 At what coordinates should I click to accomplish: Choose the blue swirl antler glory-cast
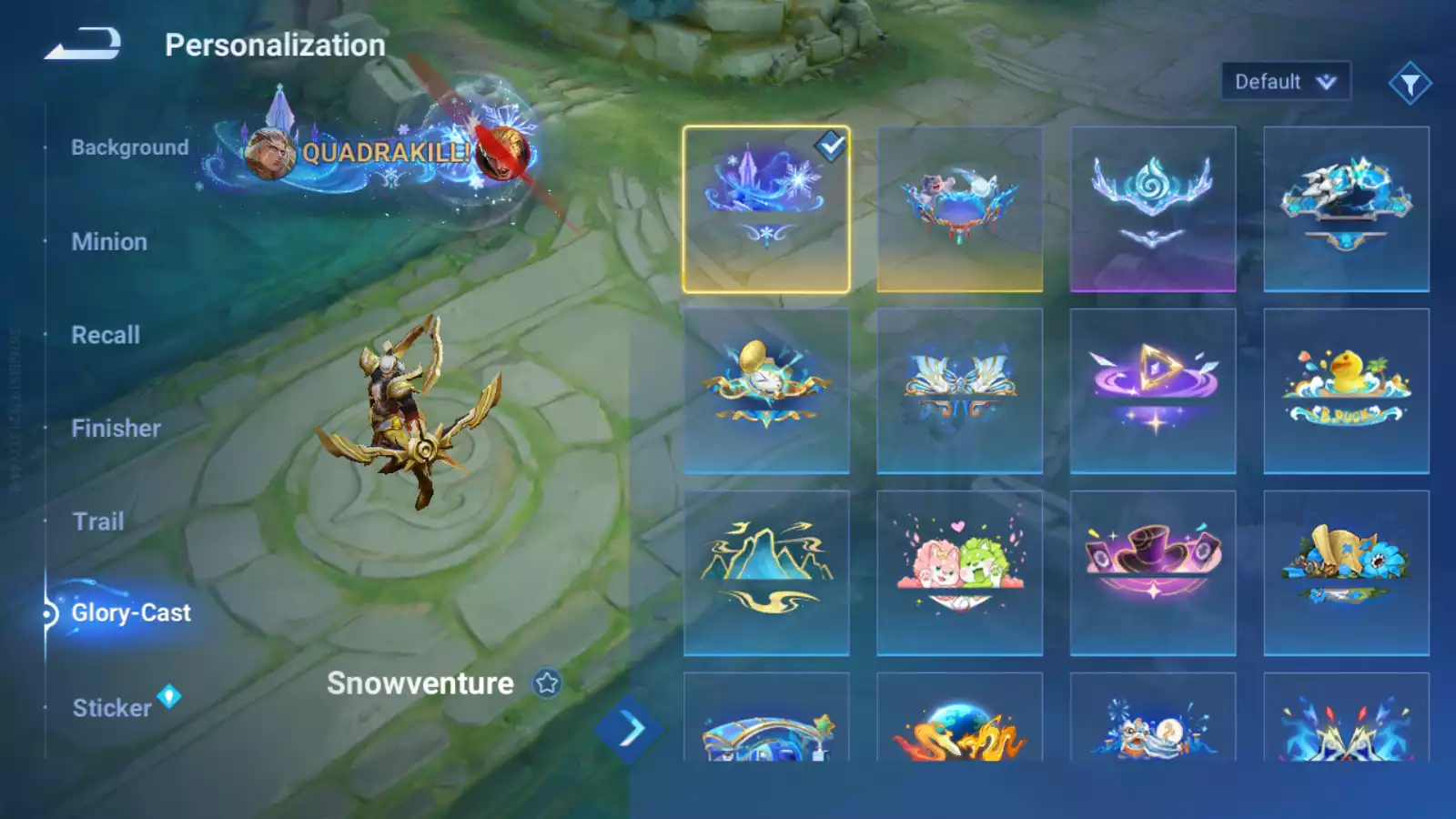click(1153, 209)
